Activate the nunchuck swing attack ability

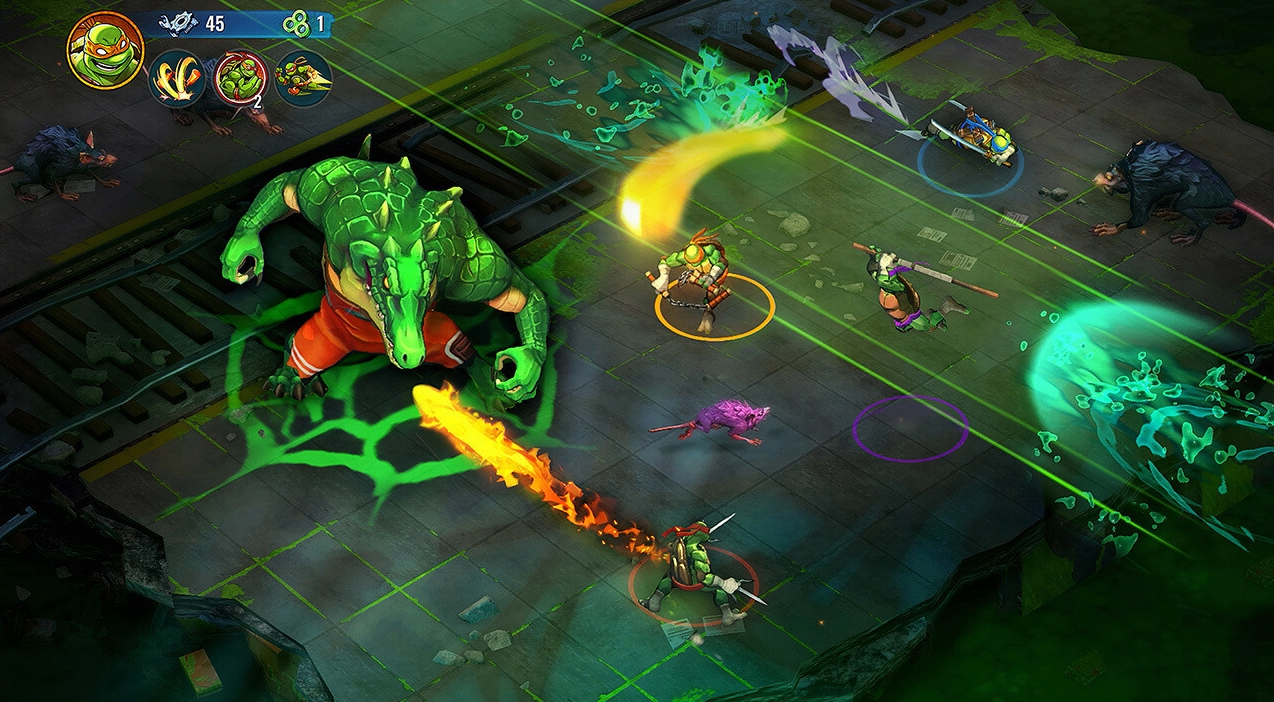point(178,79)
